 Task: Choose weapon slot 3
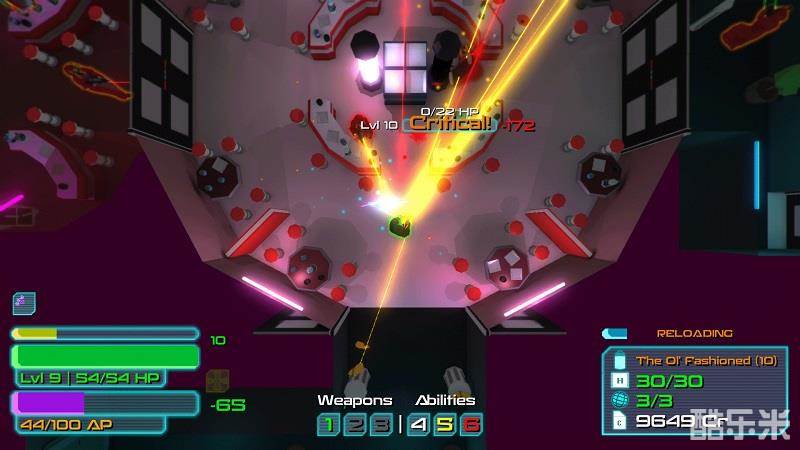(379, 425)
